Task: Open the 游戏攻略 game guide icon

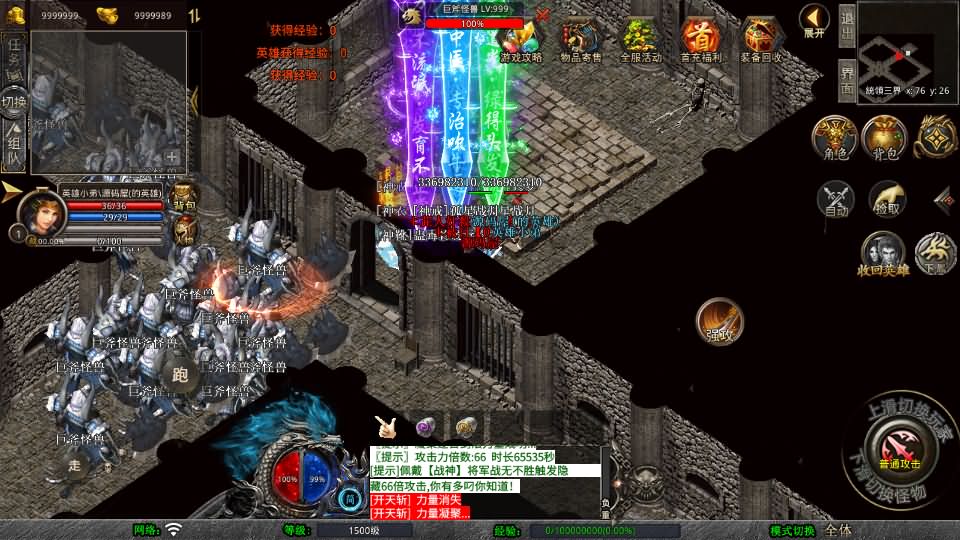Action: click(520, 40)
